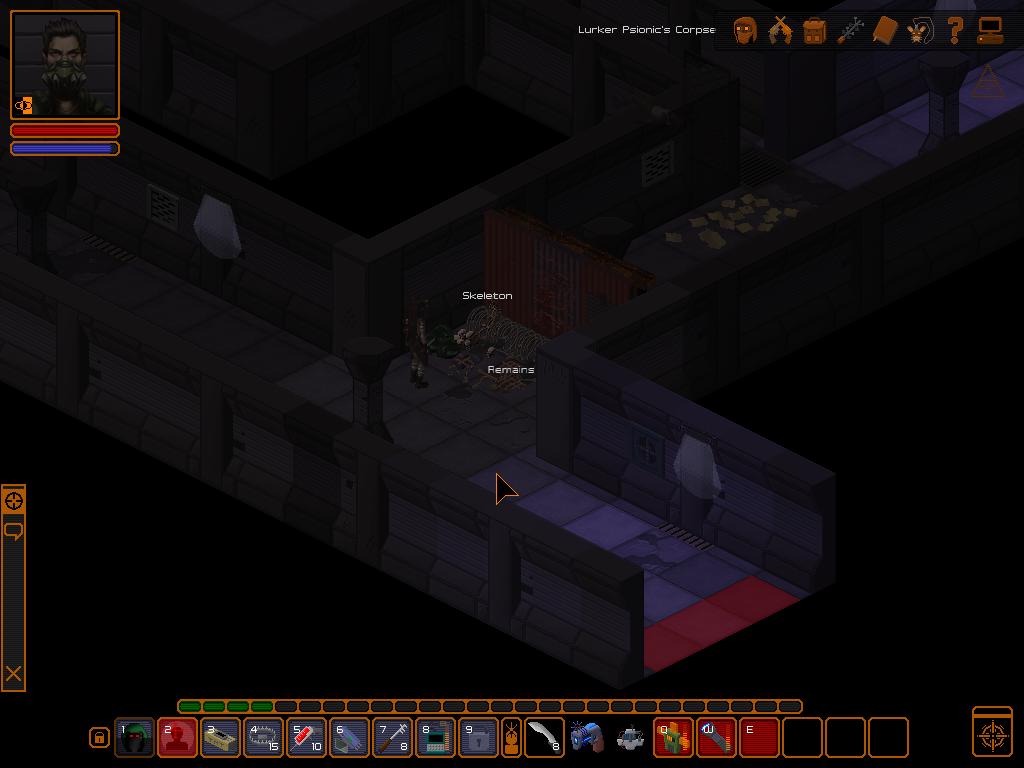This screenshot has width=1024, height=768.
Task: Close the left side panel with X
Action: click(x=14, y=674)
